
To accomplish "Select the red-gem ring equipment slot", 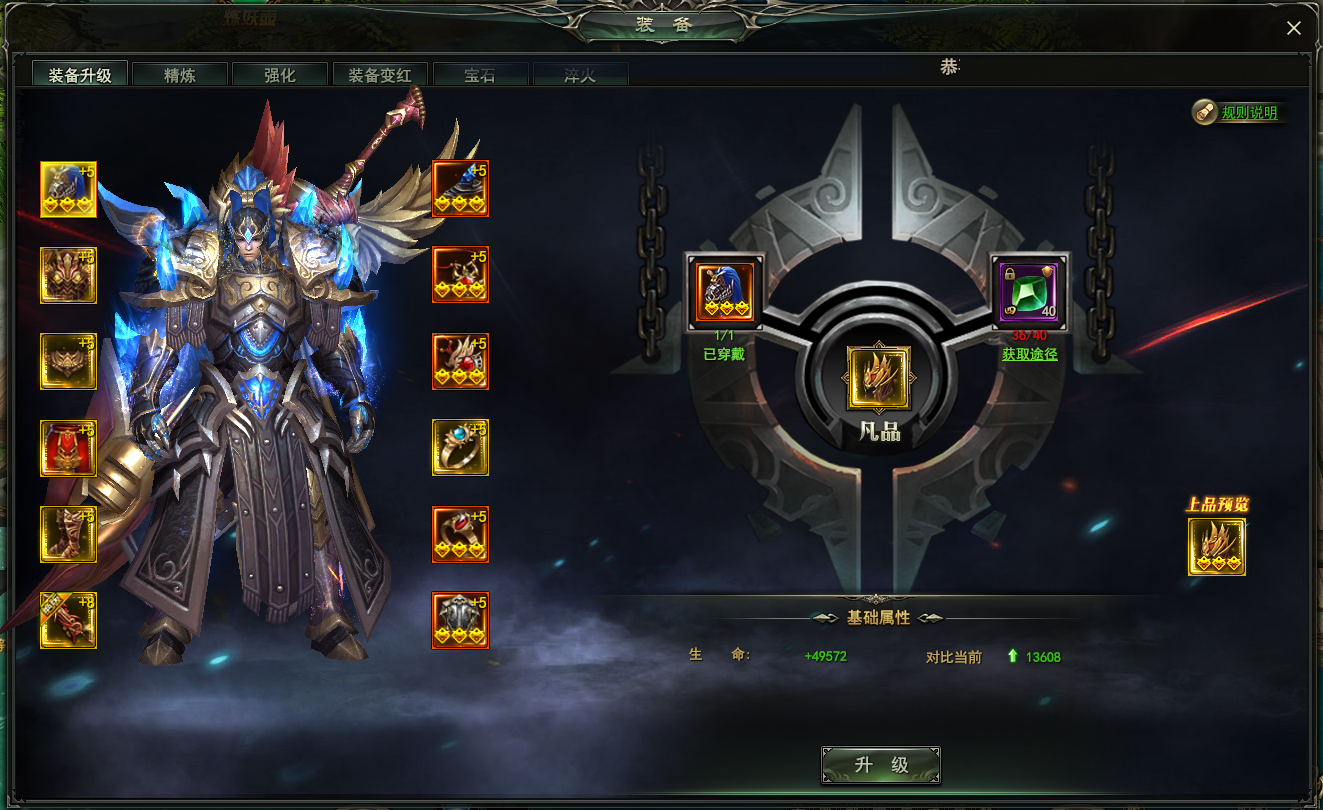I will point(460,534).
